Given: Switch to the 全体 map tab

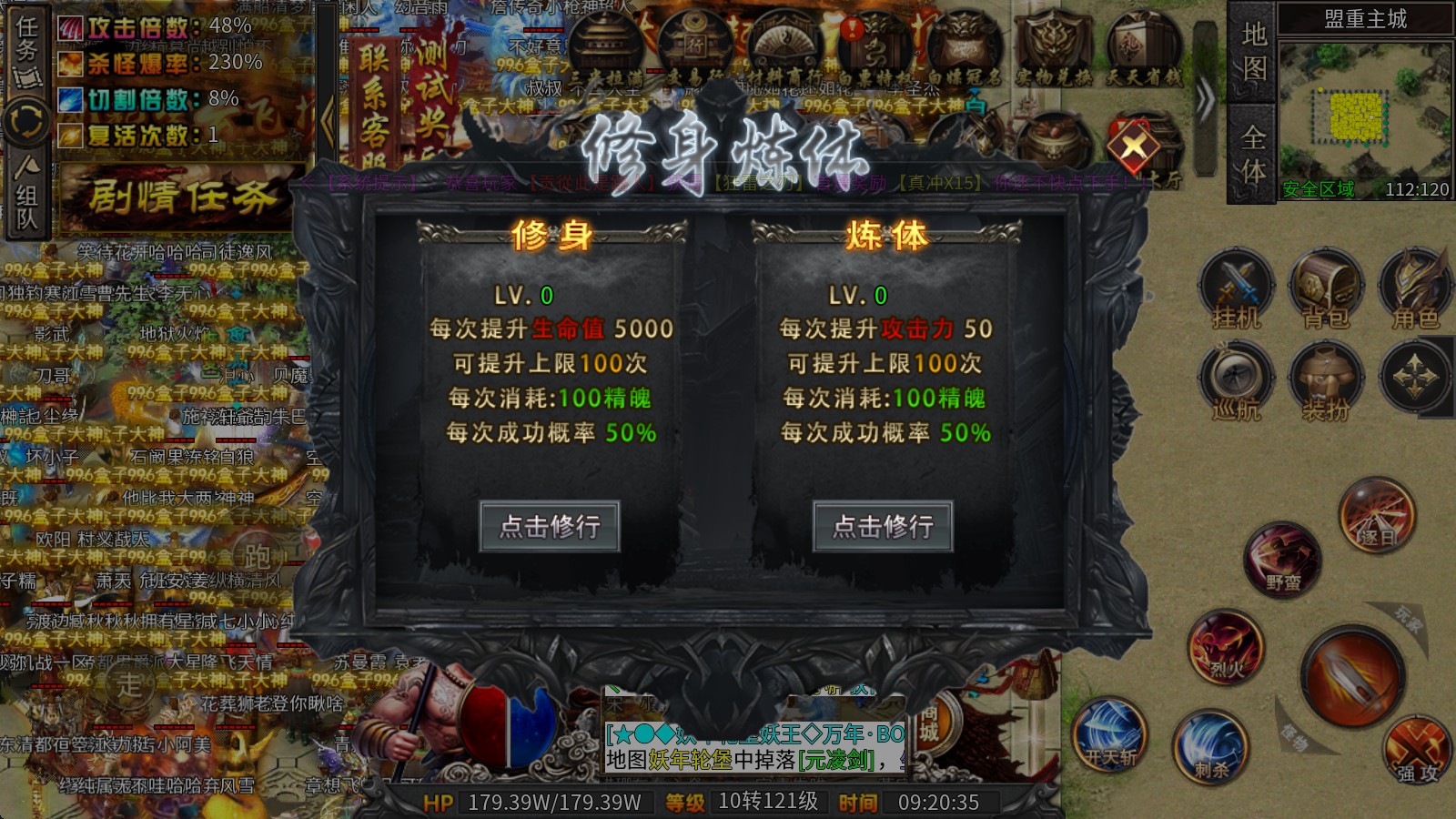Looking at the screenshot, I should (x=1249, y=155).
